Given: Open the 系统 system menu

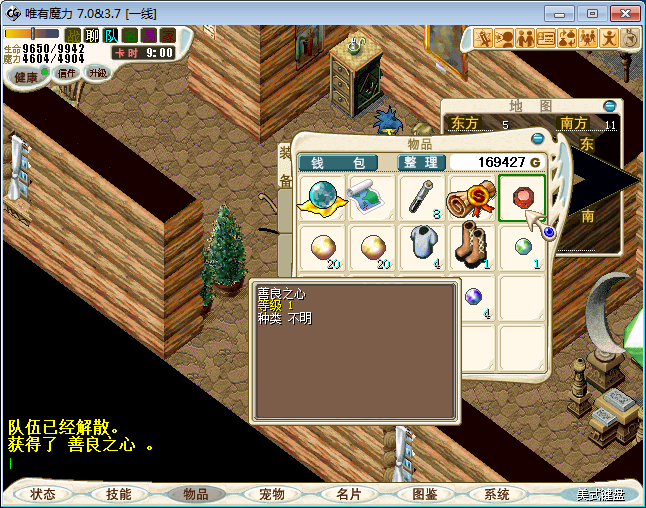Looking at the screenshot, I should [497, 494].
